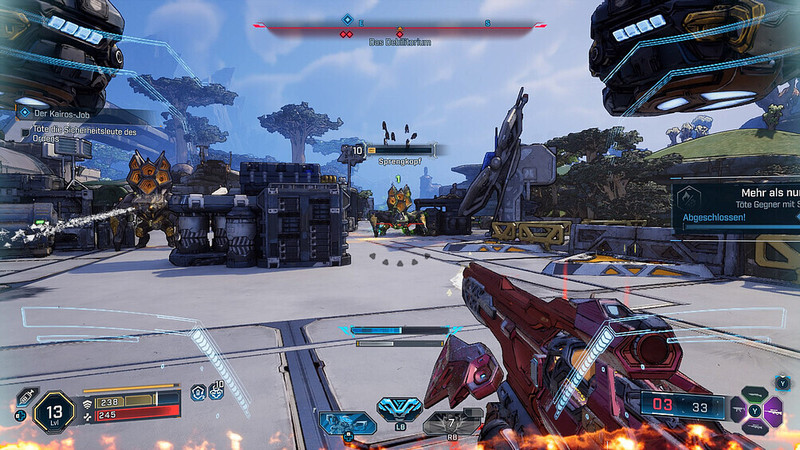Click the grenade ordnance icon showing 7
Image resolution: width=800 pixels, height=450 pixels.
[x=449, y=421]
